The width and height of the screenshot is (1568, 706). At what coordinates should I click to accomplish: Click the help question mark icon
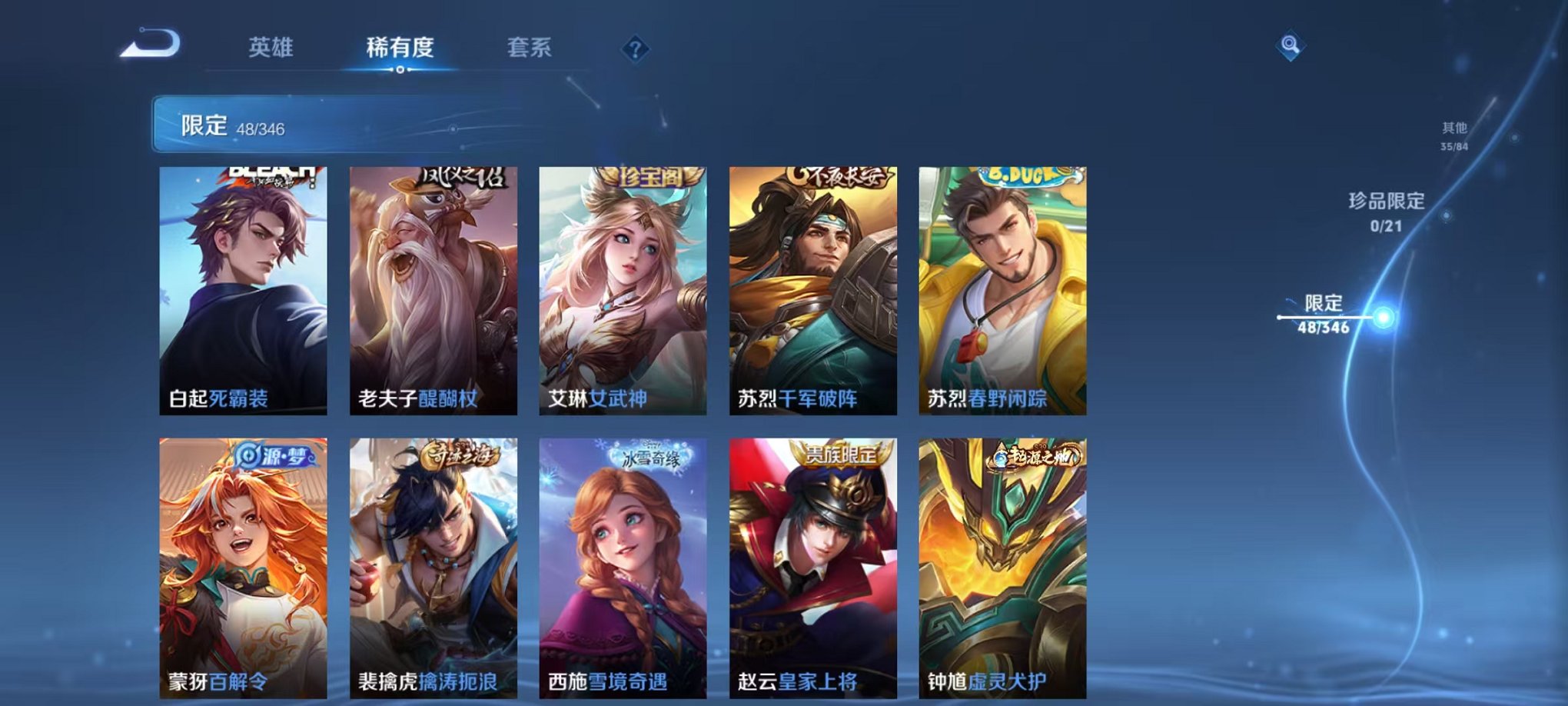click(x=632, y=48)
